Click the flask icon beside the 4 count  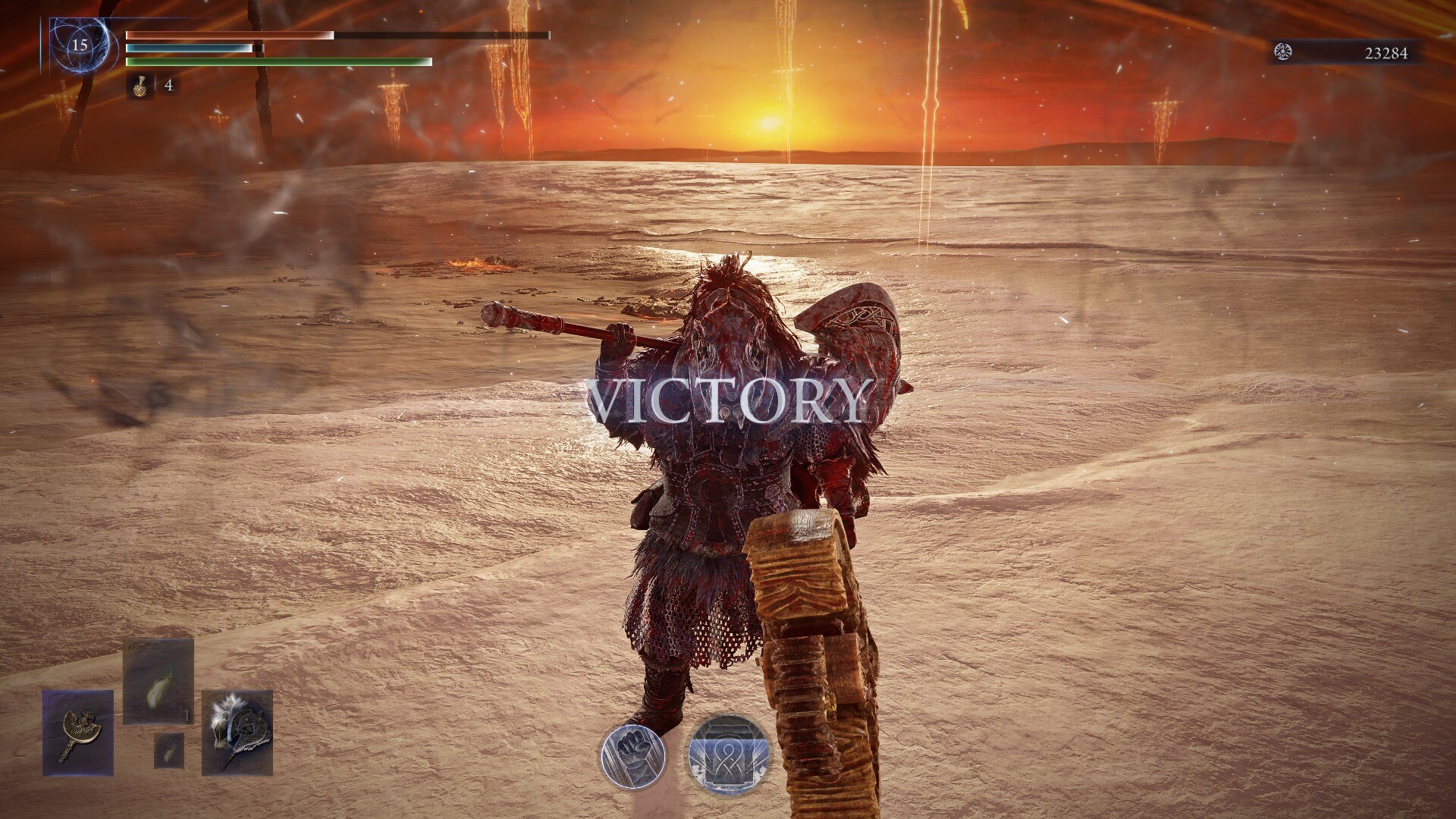140,86
